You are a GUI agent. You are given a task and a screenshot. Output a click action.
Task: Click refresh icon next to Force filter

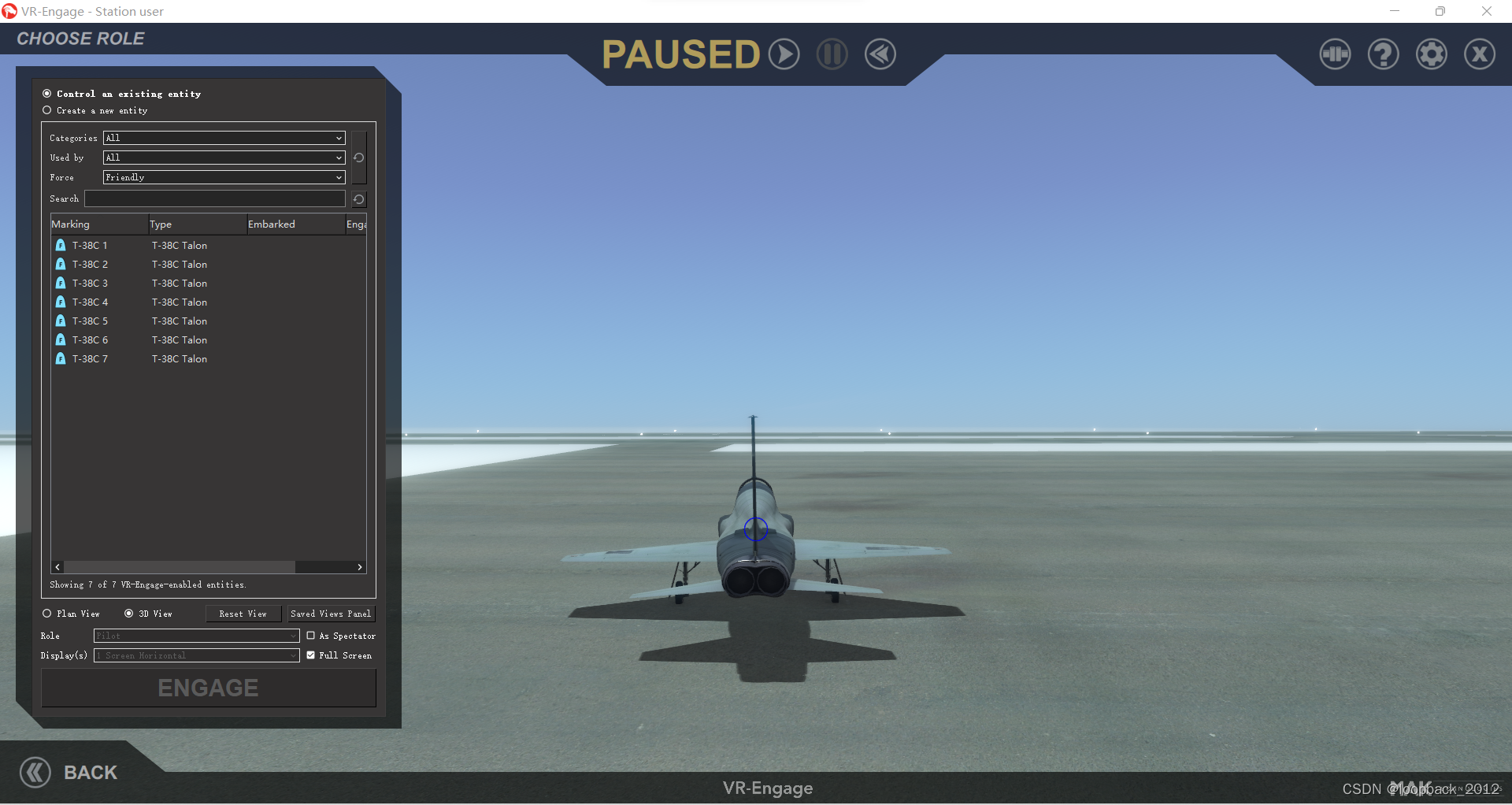tap(358, 158)
